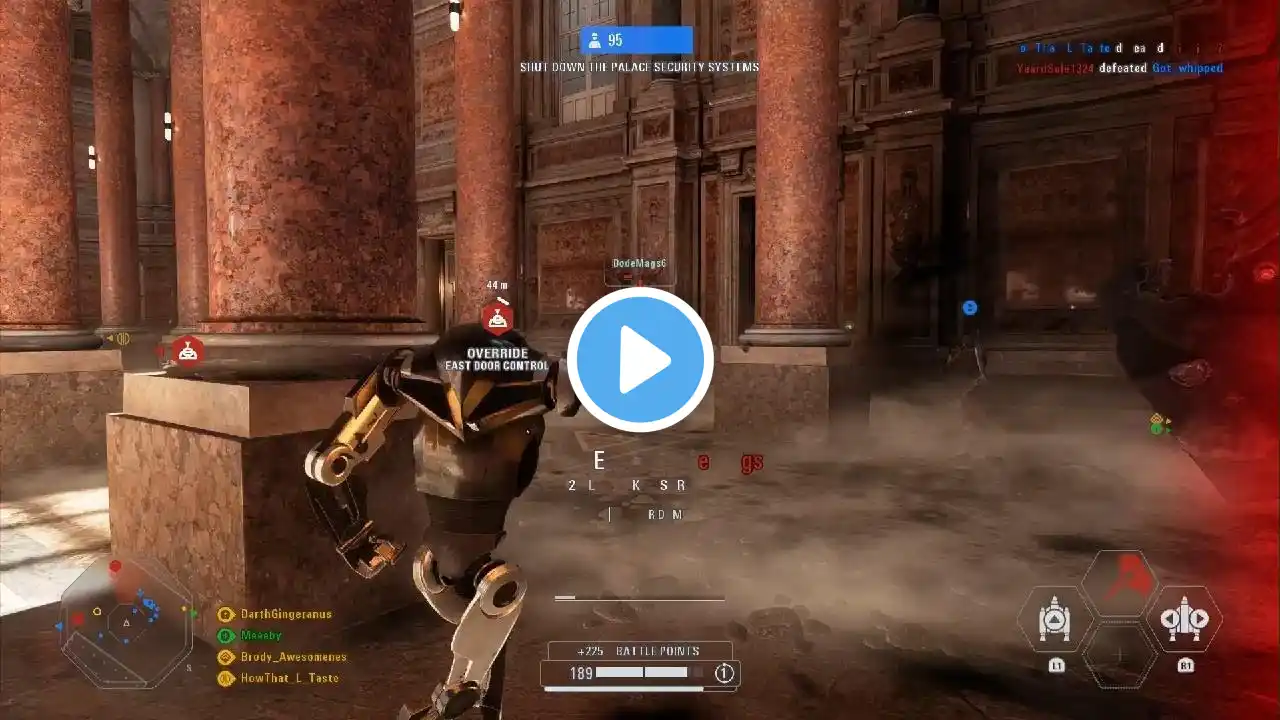The height and width of the screenshot is (720, 1280).
Task: Select squad member HowThat_L_Taste
Action: point(288,678)
